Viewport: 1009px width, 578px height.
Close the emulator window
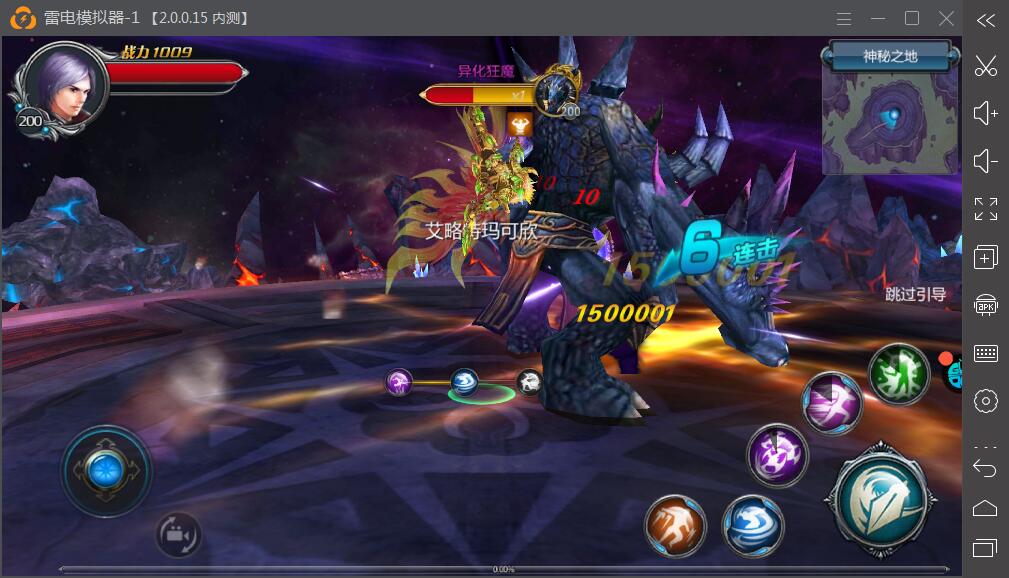coord(946,18)
